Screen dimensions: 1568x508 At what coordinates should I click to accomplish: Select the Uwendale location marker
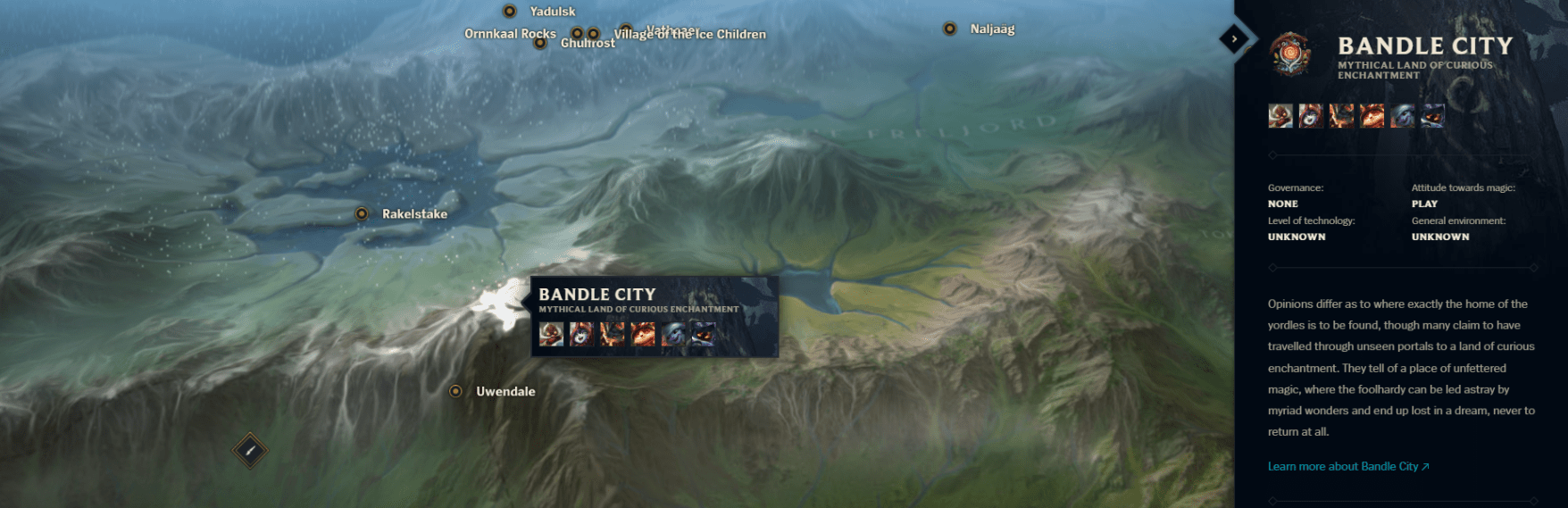(x=455, y=391)
